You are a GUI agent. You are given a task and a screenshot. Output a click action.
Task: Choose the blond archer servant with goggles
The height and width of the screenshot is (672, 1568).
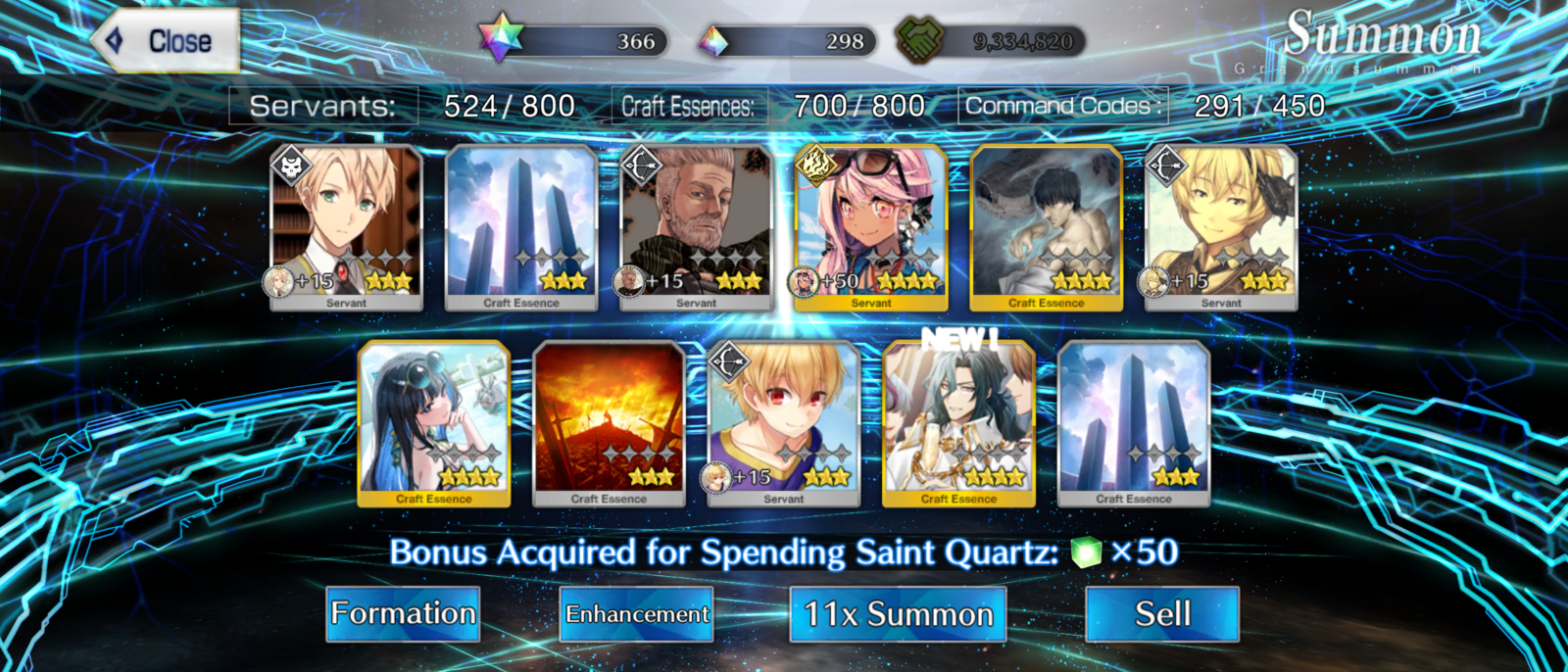[x=1221, y=227]
